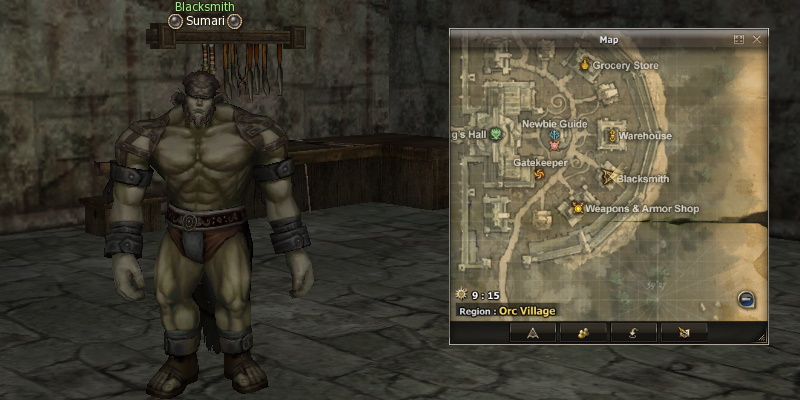Viewport: 800px width, 400px height.
Task: Click the flag button in map toolbar
Action: pyautogui.click(x=683, y=332)
